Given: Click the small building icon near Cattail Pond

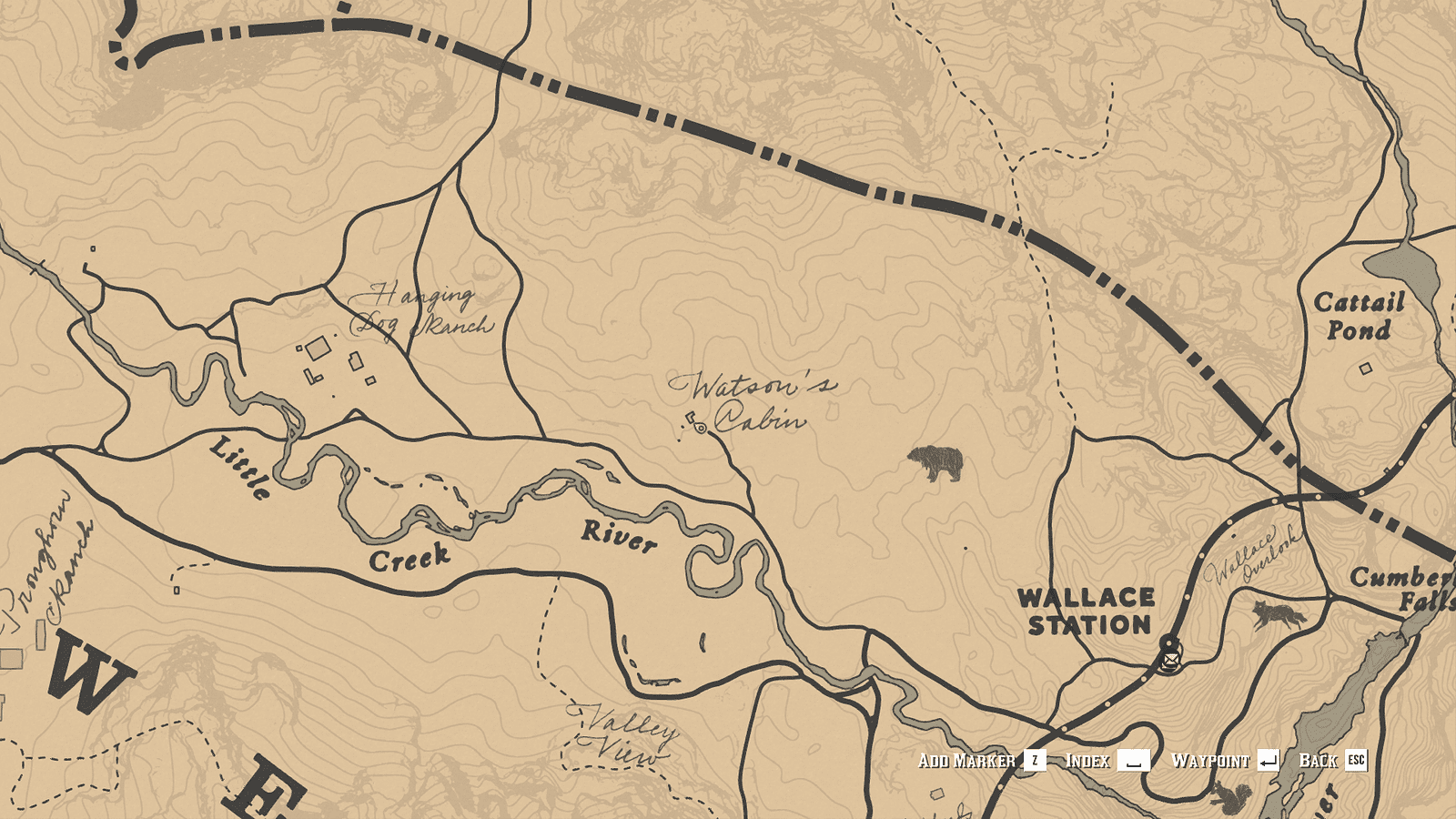Looking at the screenshot, I should [1364, 368].
